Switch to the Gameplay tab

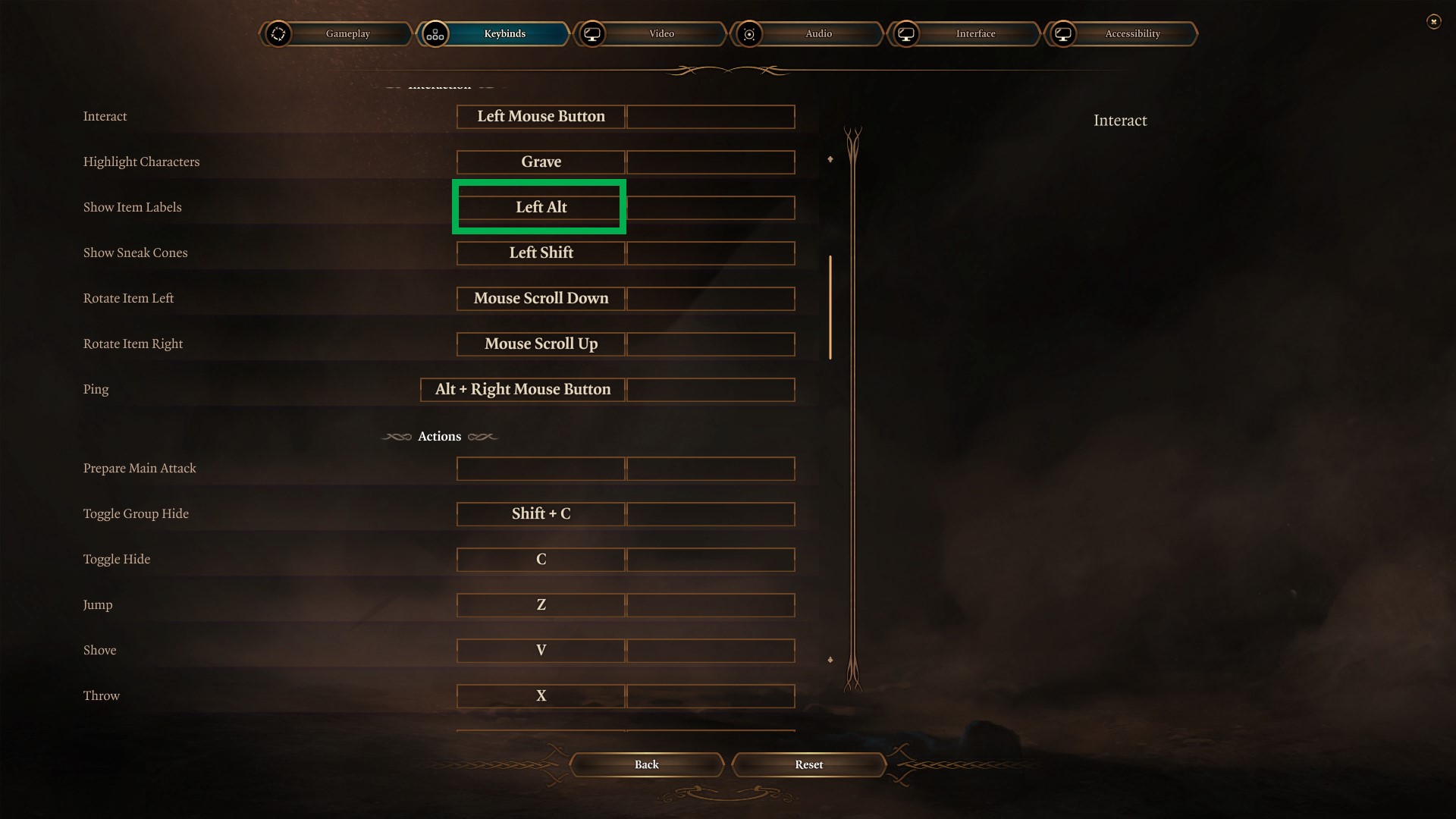[347, 34]
